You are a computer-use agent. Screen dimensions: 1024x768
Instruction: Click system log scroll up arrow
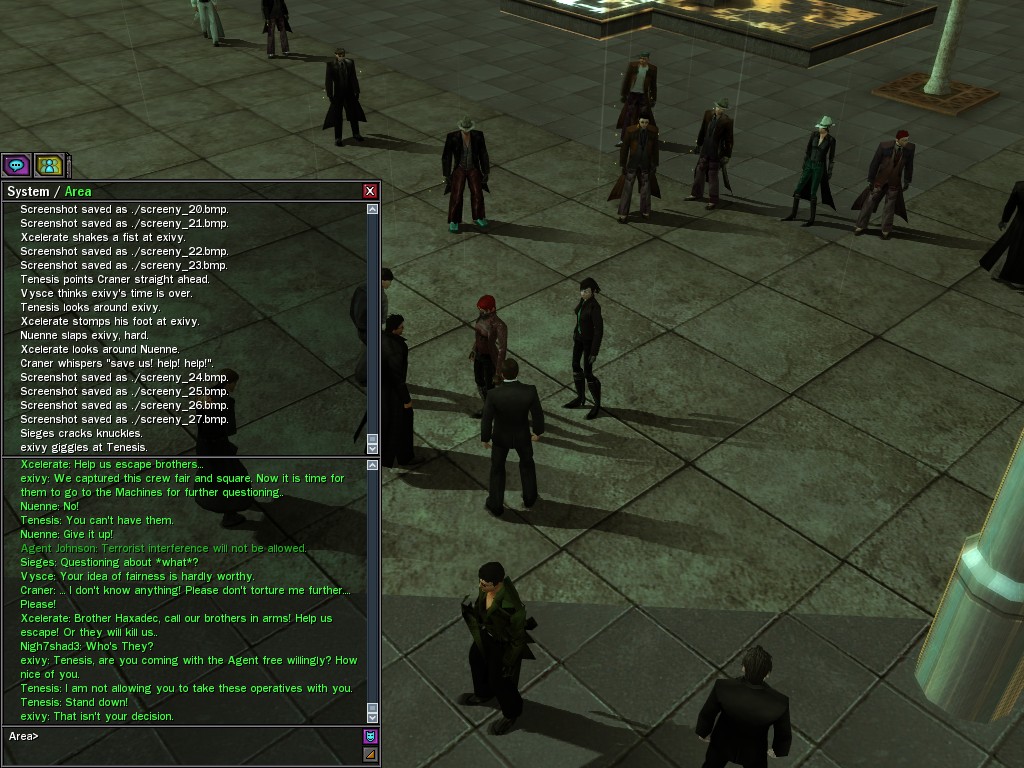[x=373, y=209]
